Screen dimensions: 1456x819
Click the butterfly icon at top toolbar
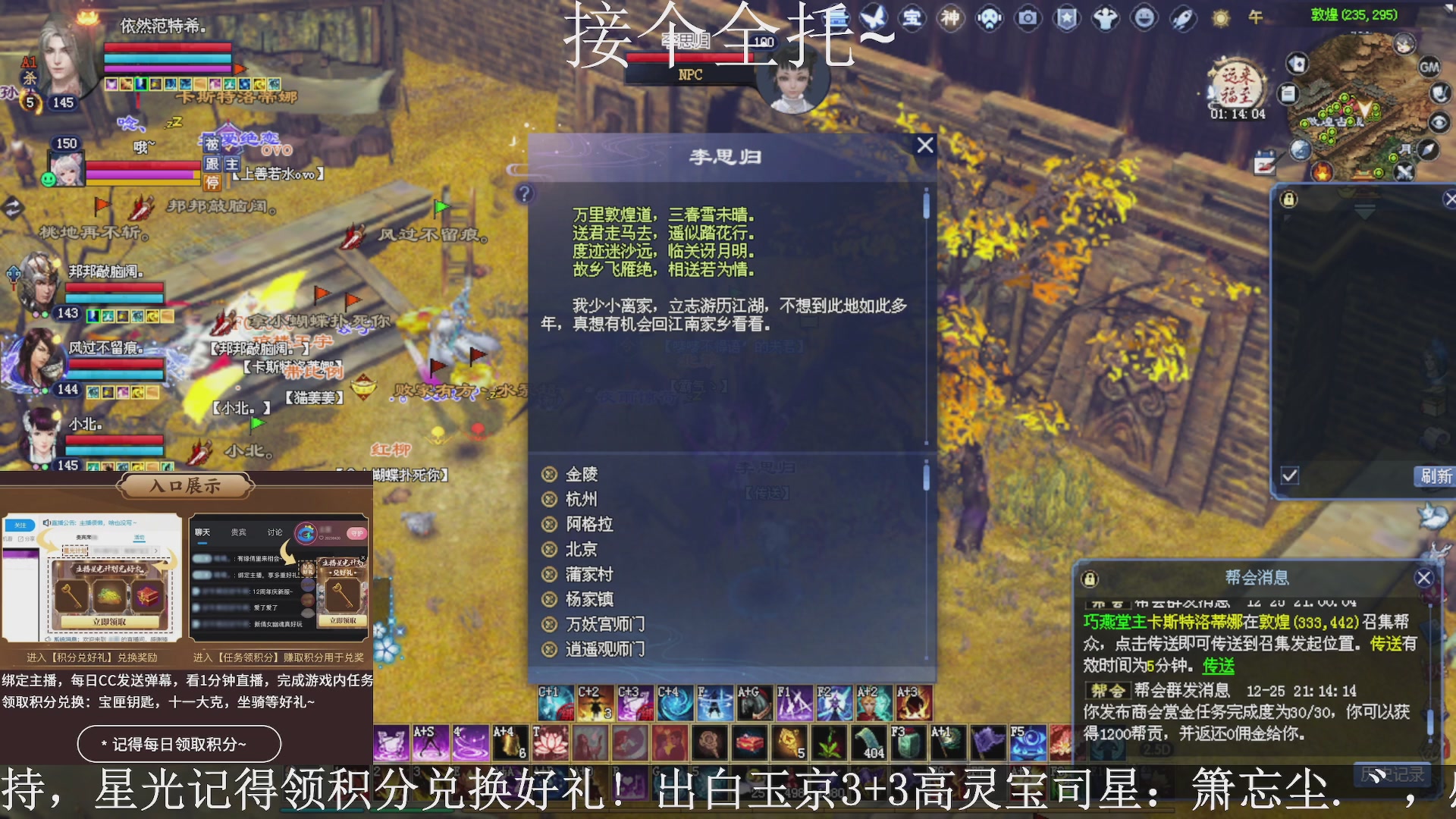tap(874, 18)
